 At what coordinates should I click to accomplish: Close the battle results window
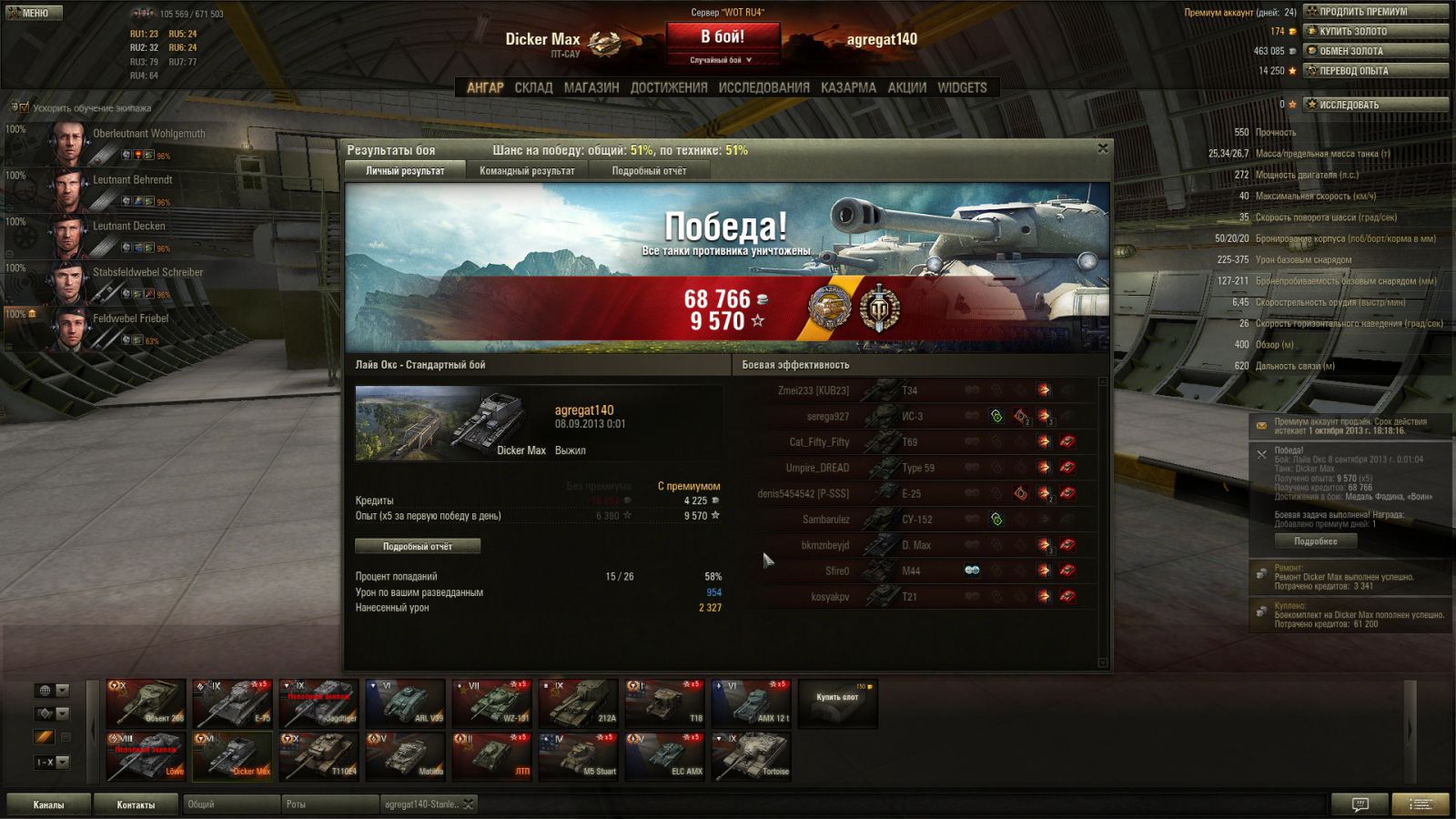tap(1102, 148)
